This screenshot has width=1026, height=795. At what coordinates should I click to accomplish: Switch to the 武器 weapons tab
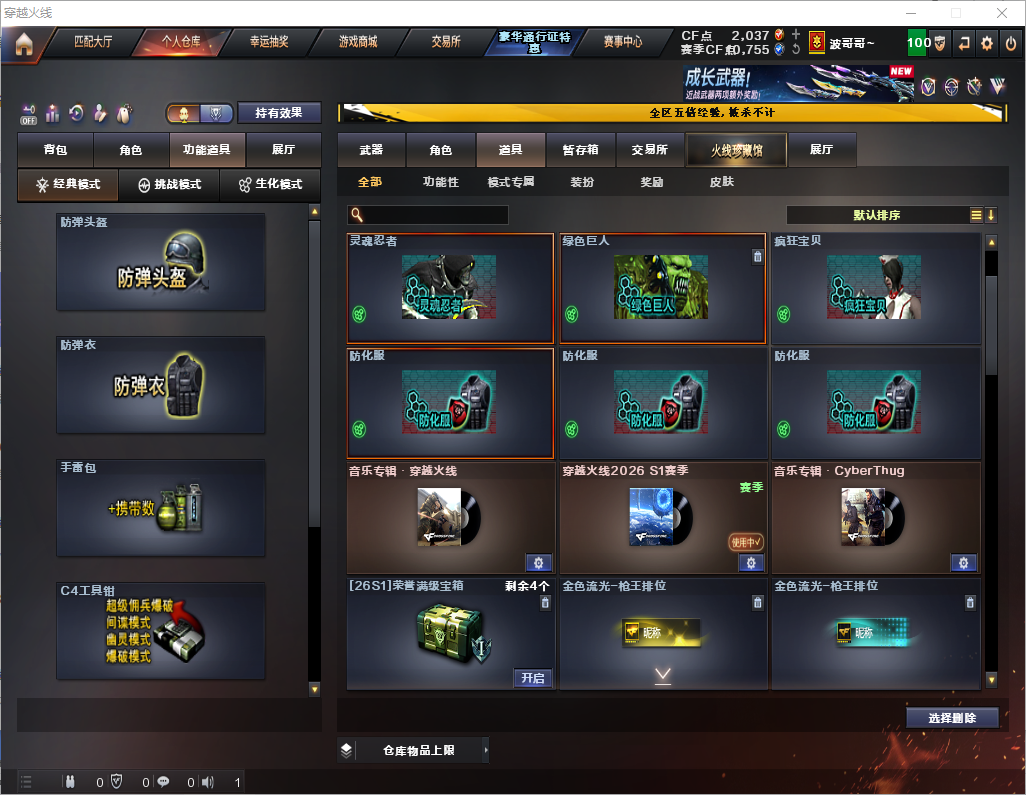(371, 150)
